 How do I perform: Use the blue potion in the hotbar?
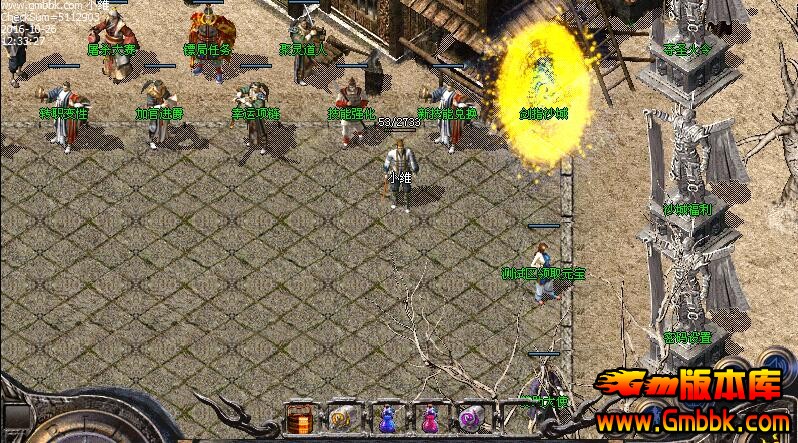pyautogui.click(x=385, y=417)
